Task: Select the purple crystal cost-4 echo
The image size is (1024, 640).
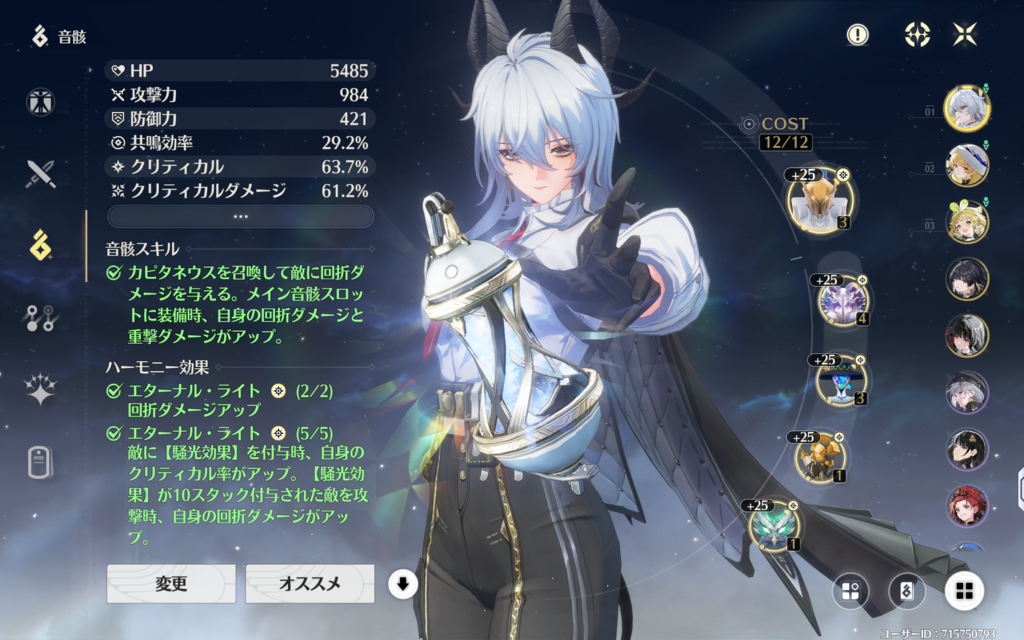Action: point(842,300)
